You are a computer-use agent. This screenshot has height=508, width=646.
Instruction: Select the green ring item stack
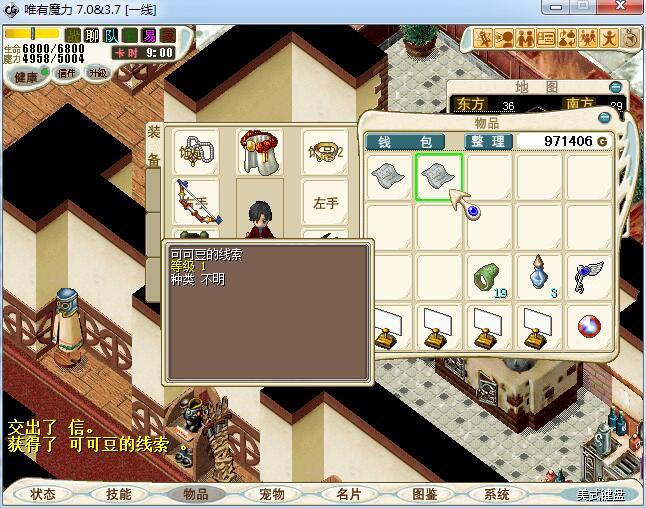[x=489, y=276]
